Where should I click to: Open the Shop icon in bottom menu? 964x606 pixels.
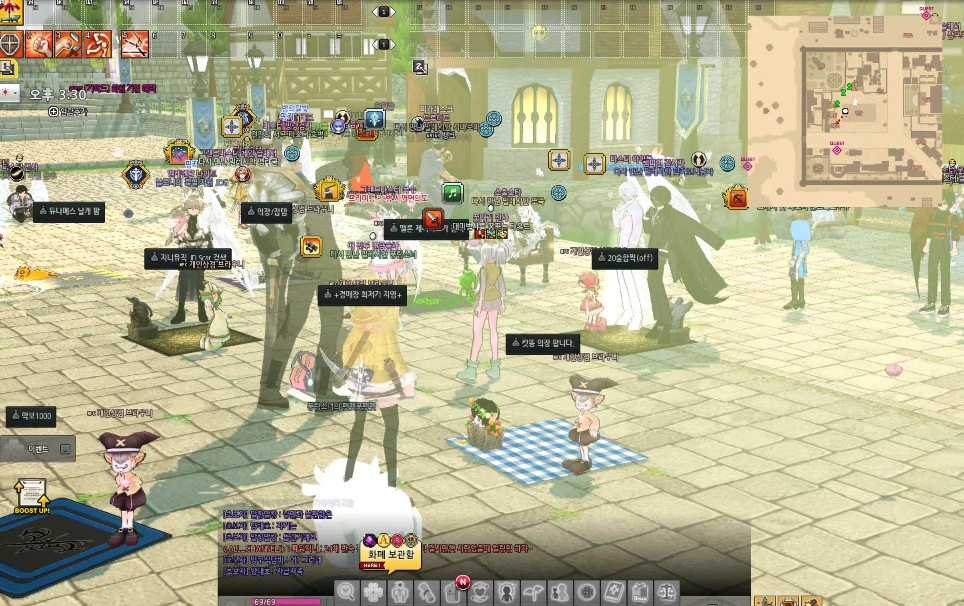tap(639, 592)
